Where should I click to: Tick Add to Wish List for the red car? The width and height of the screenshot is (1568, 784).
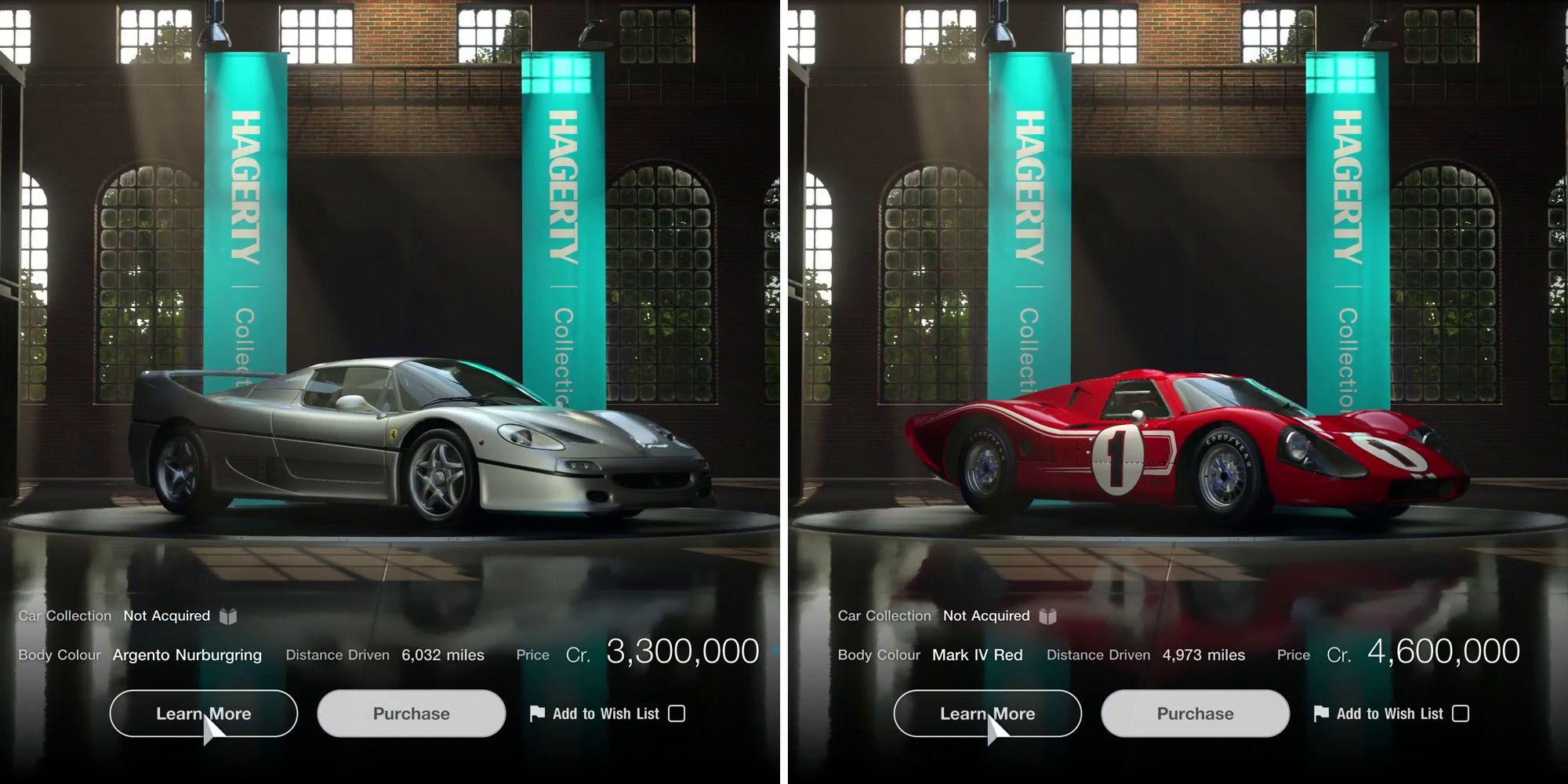pos(1461,713)
